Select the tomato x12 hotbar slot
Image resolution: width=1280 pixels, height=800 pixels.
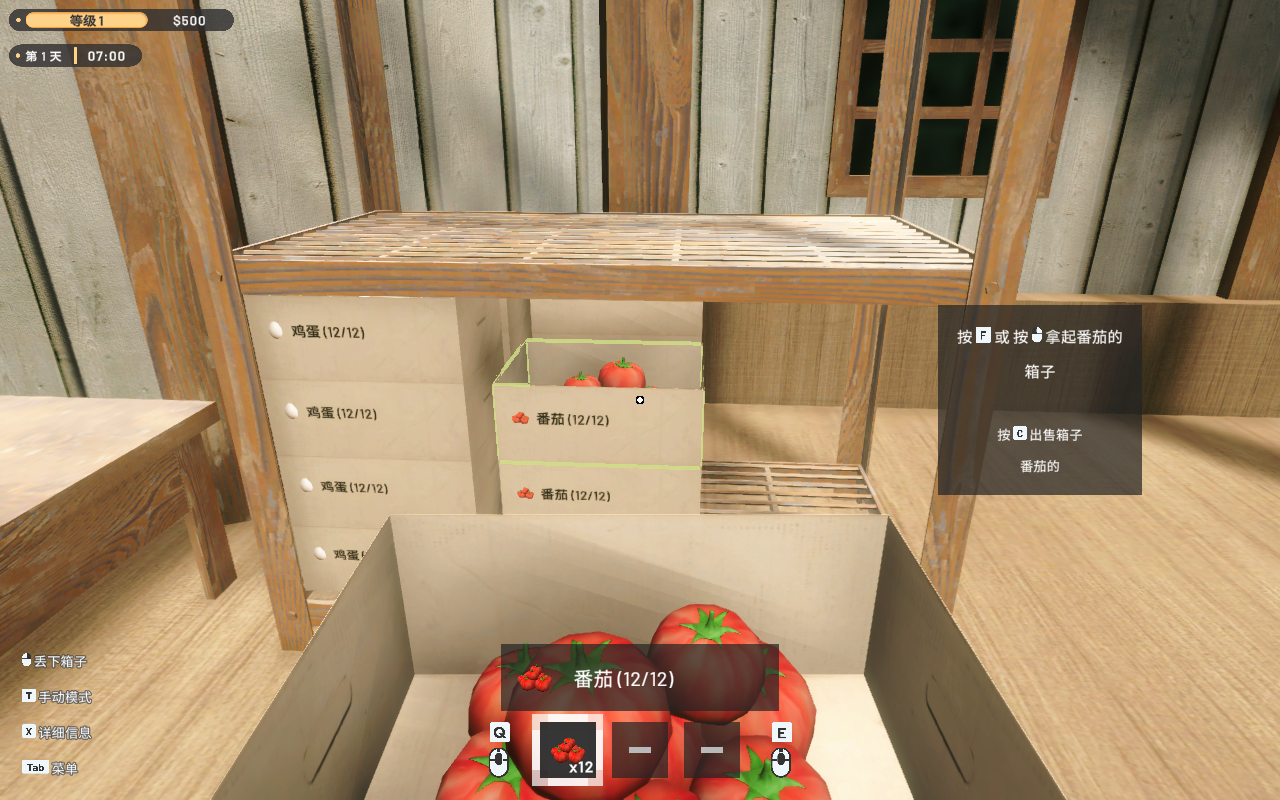568,750
